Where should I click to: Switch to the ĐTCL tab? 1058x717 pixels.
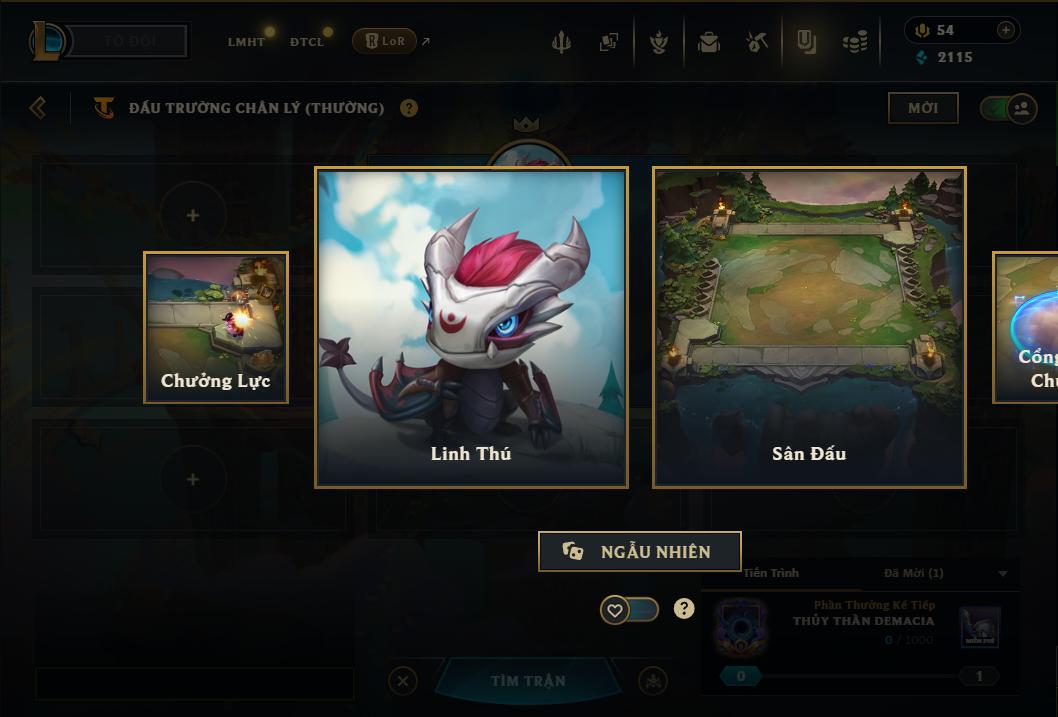pyautogui.click(x=307, y=42)
